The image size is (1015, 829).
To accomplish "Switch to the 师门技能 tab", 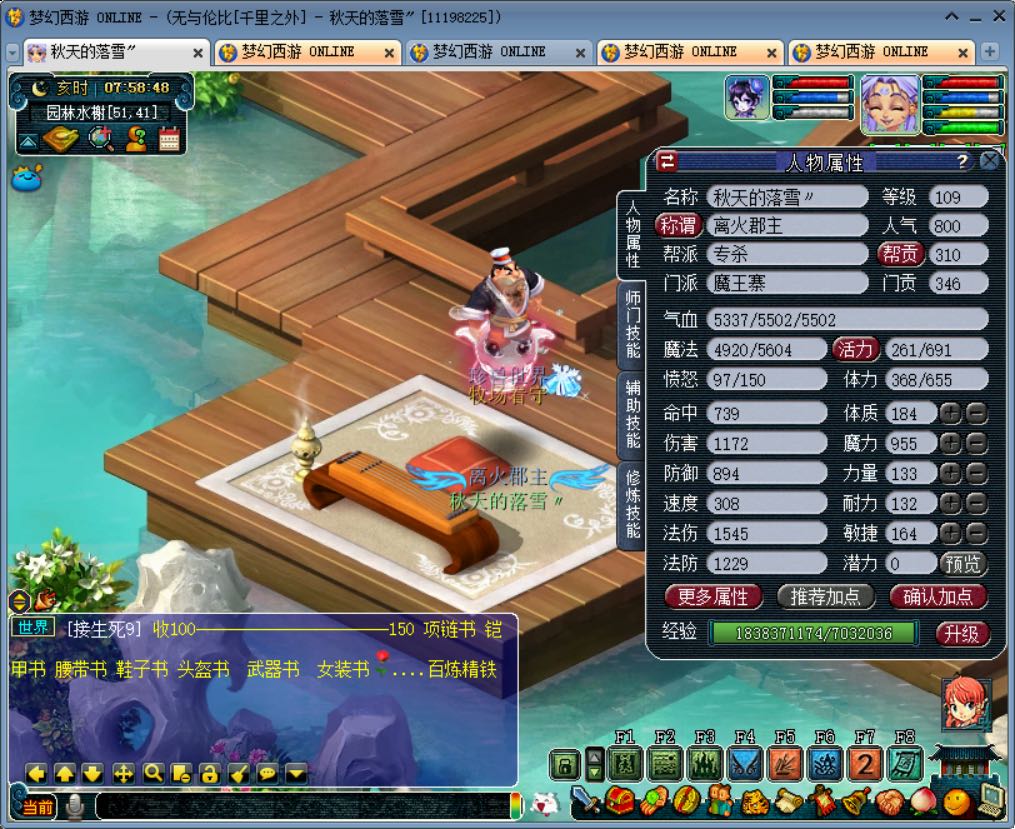I will [632, 323].
